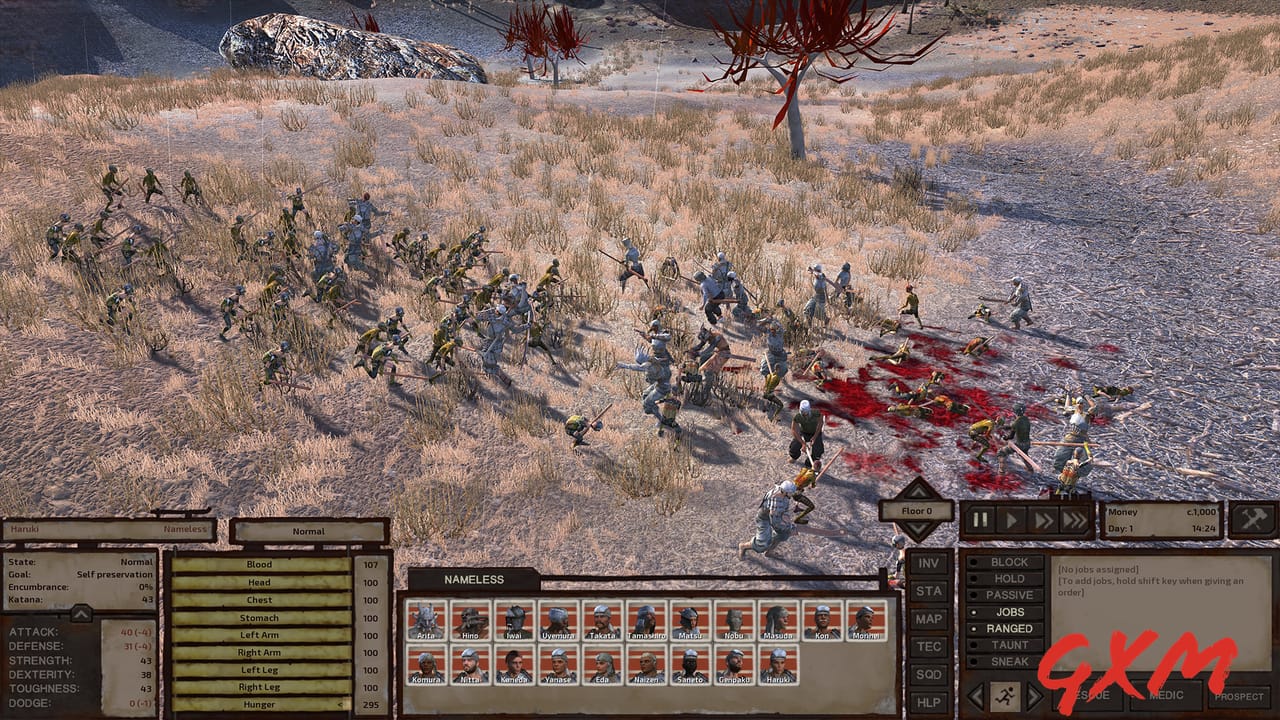This screenshot has height=720, width=1280.
Task: Toggle the SNEAK mode
Action: click(1007, 660)
